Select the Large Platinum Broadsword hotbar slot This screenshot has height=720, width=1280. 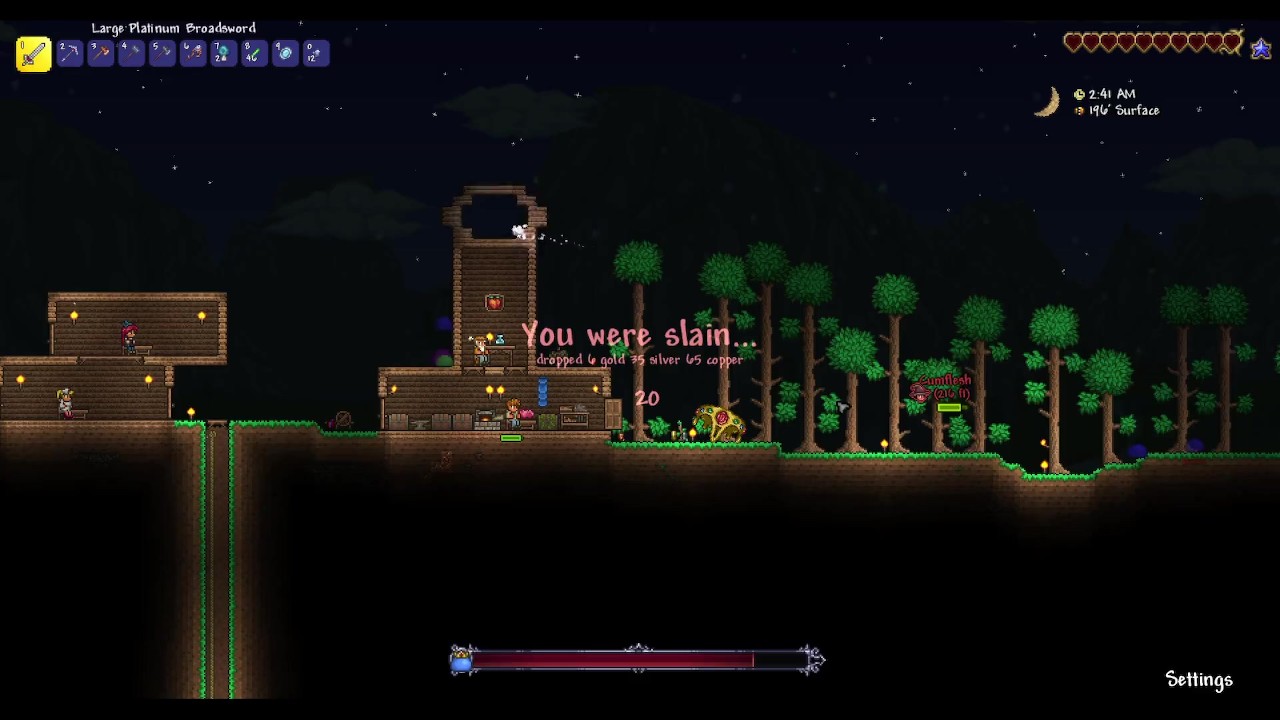pyautogui.click(x=33, y=53)
